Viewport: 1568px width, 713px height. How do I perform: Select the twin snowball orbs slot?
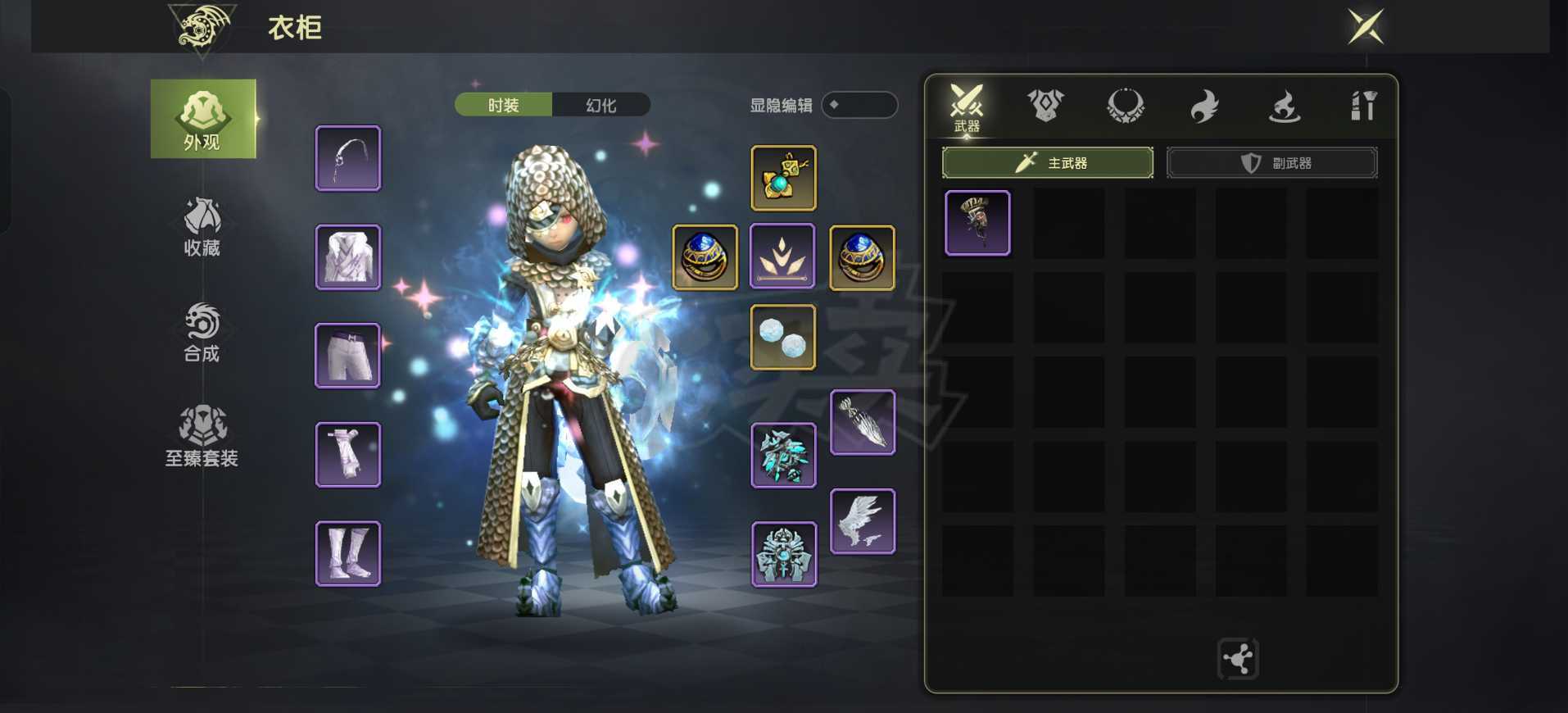point(783,337)
